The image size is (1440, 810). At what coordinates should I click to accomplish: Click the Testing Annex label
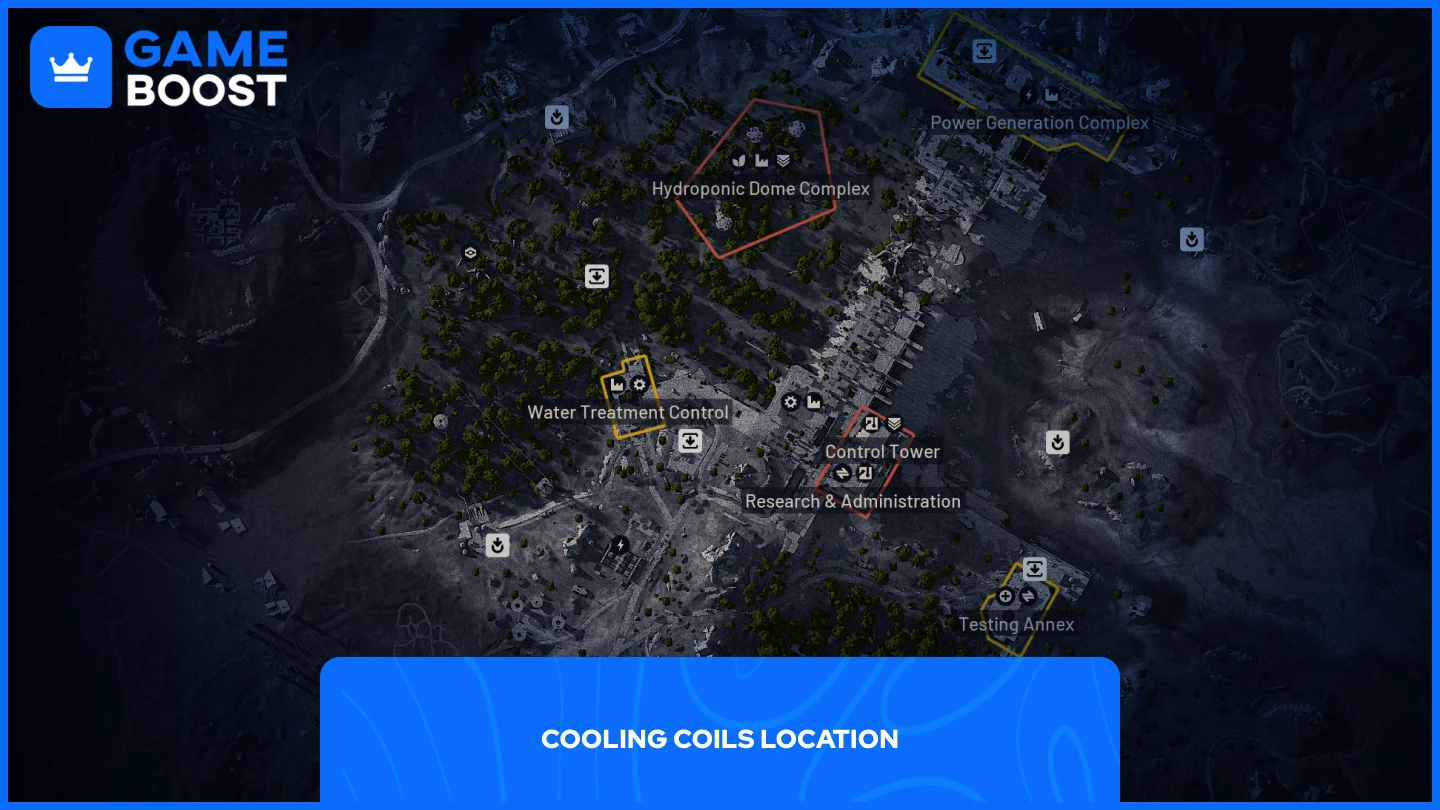[1017, 624]
